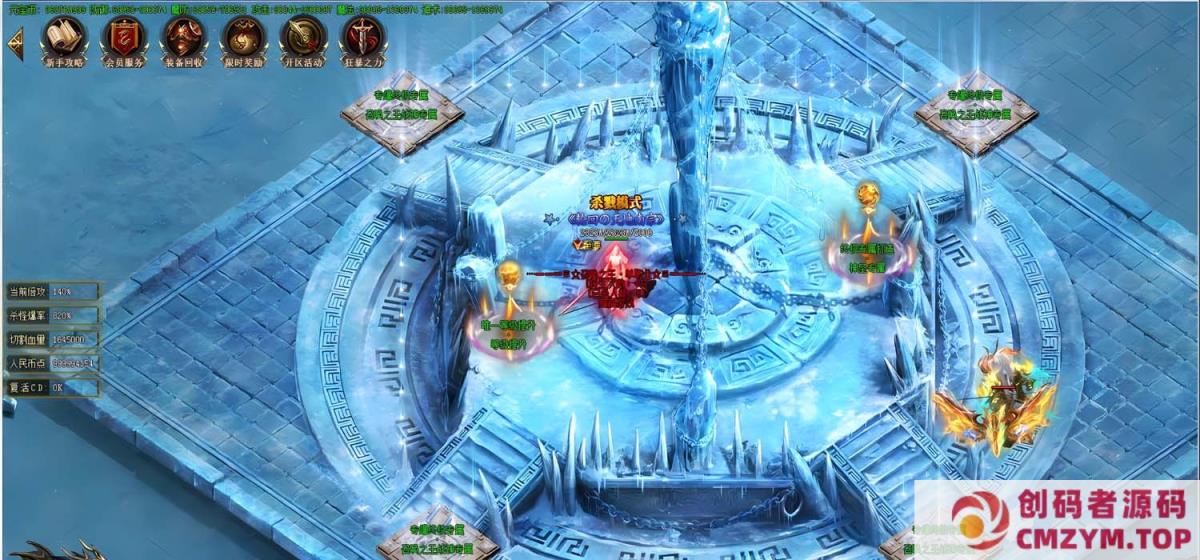Show the 限时奖励 limited-time rewards
Image resolution: width=1200 pixels, height=560 pixels.
tap(243, 38)
